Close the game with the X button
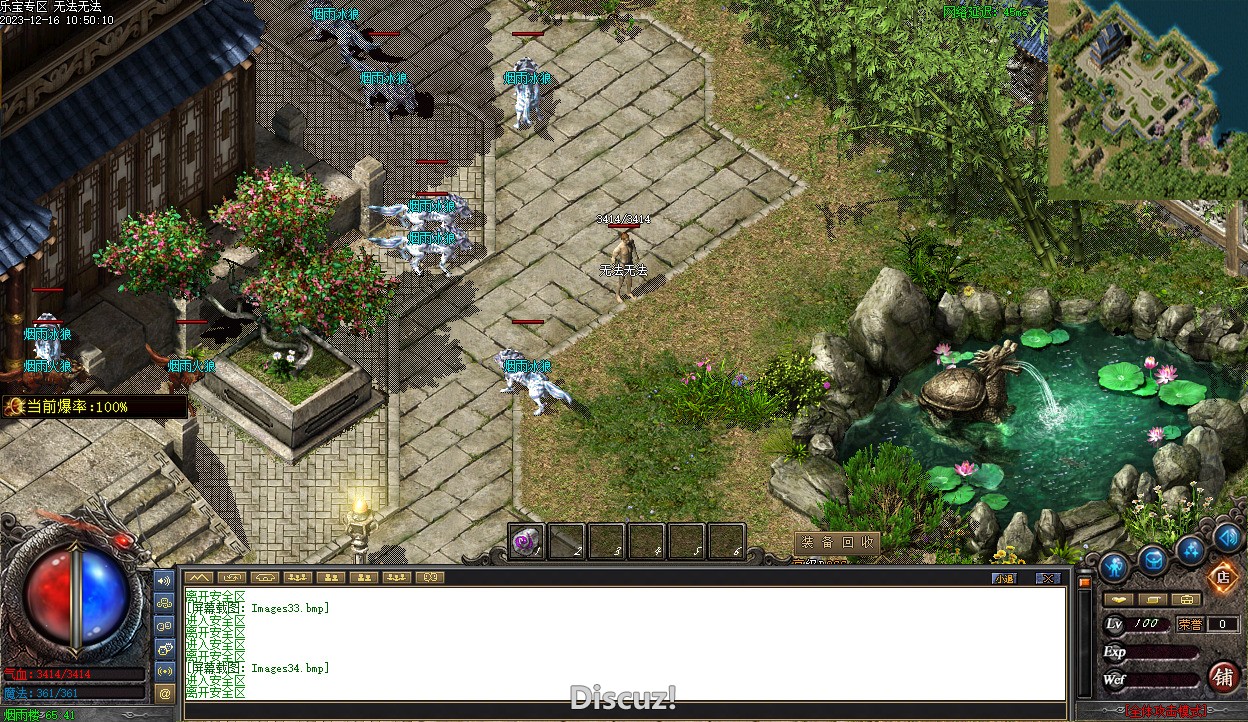Viewport: 1248px width, 722px height. click(x=1047, y=578)
